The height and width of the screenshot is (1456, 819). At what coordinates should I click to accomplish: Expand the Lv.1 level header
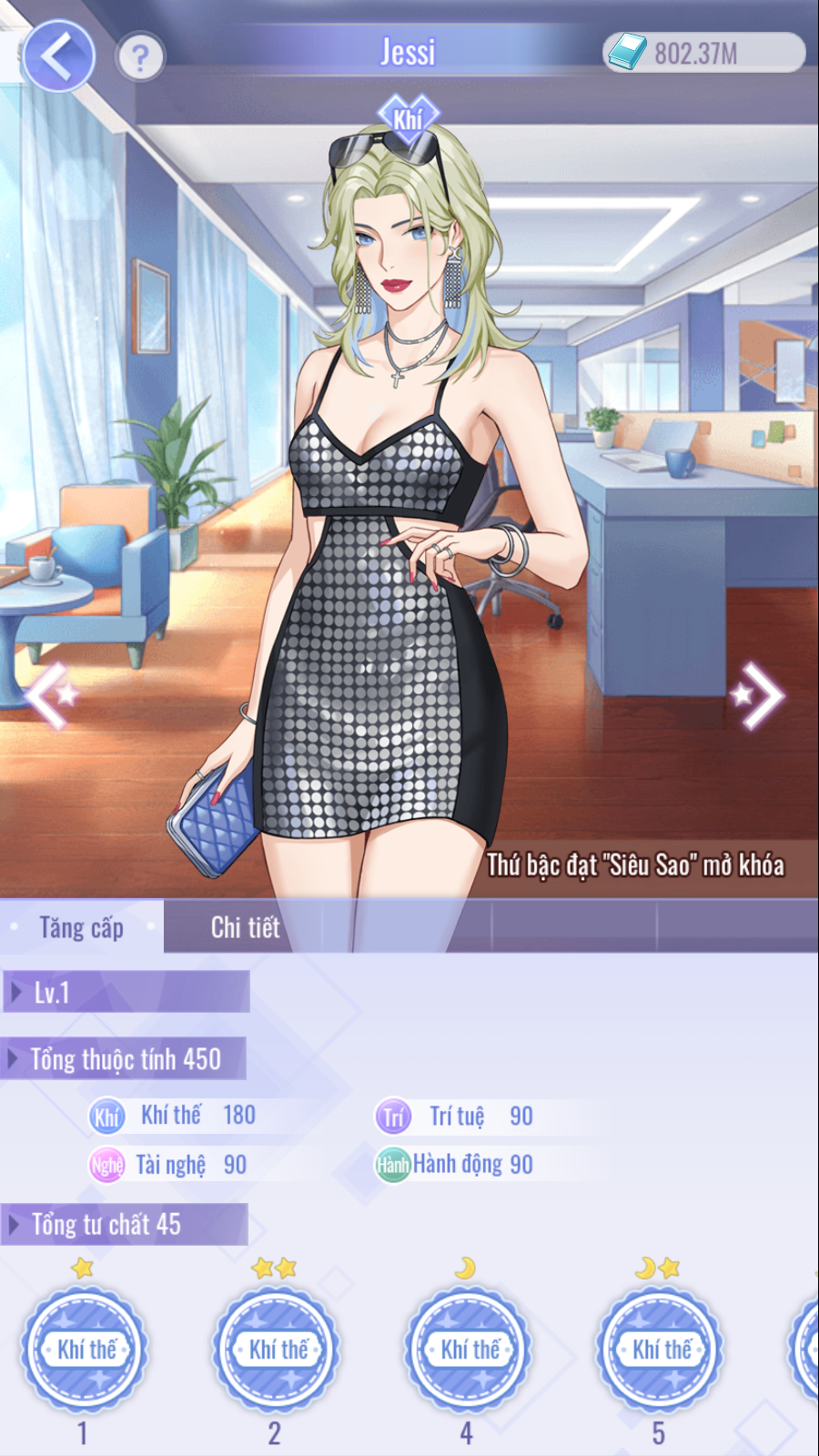tap(126, 992)
